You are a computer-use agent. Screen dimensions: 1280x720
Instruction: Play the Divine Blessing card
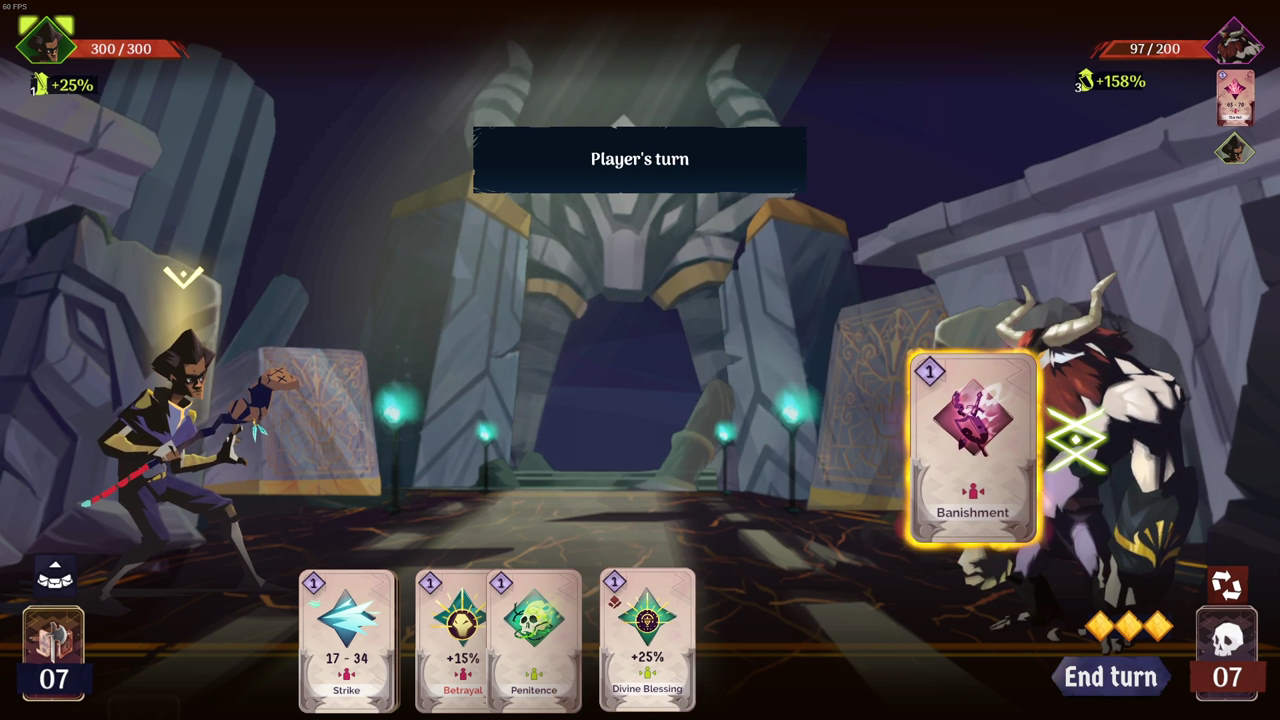click(x=647, y=640)
